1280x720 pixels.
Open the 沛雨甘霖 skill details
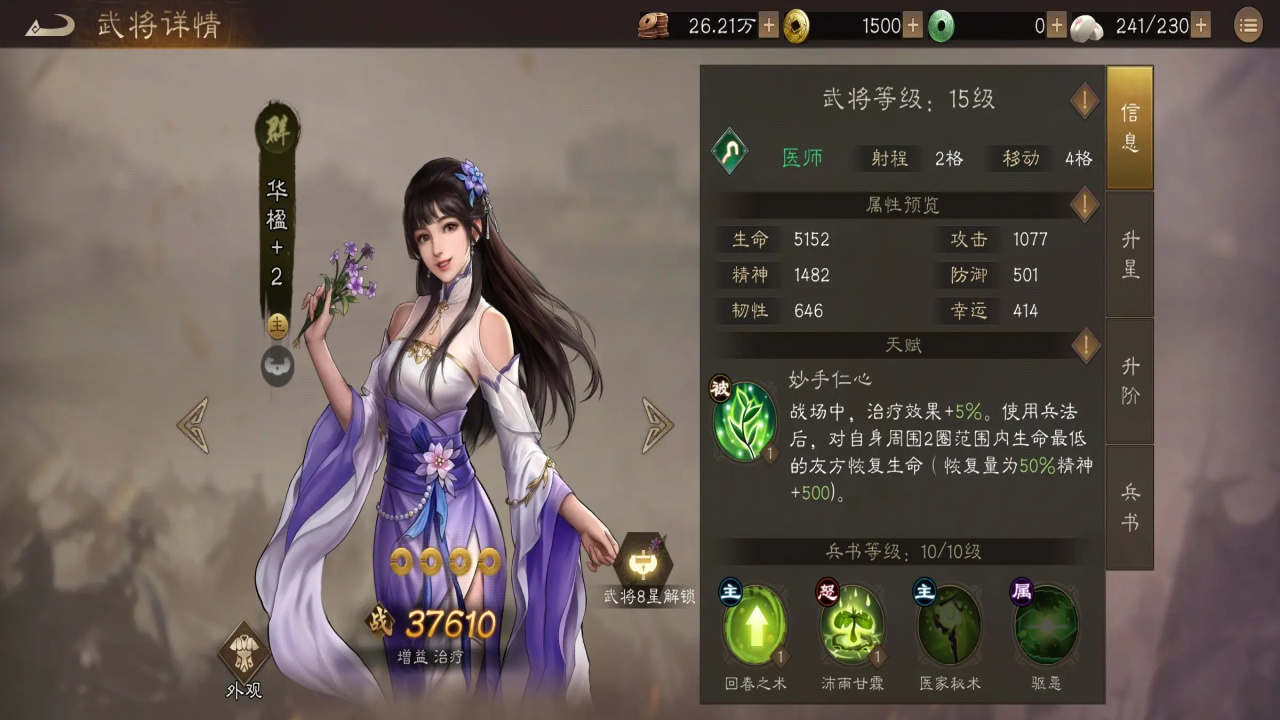pos(851,625)
